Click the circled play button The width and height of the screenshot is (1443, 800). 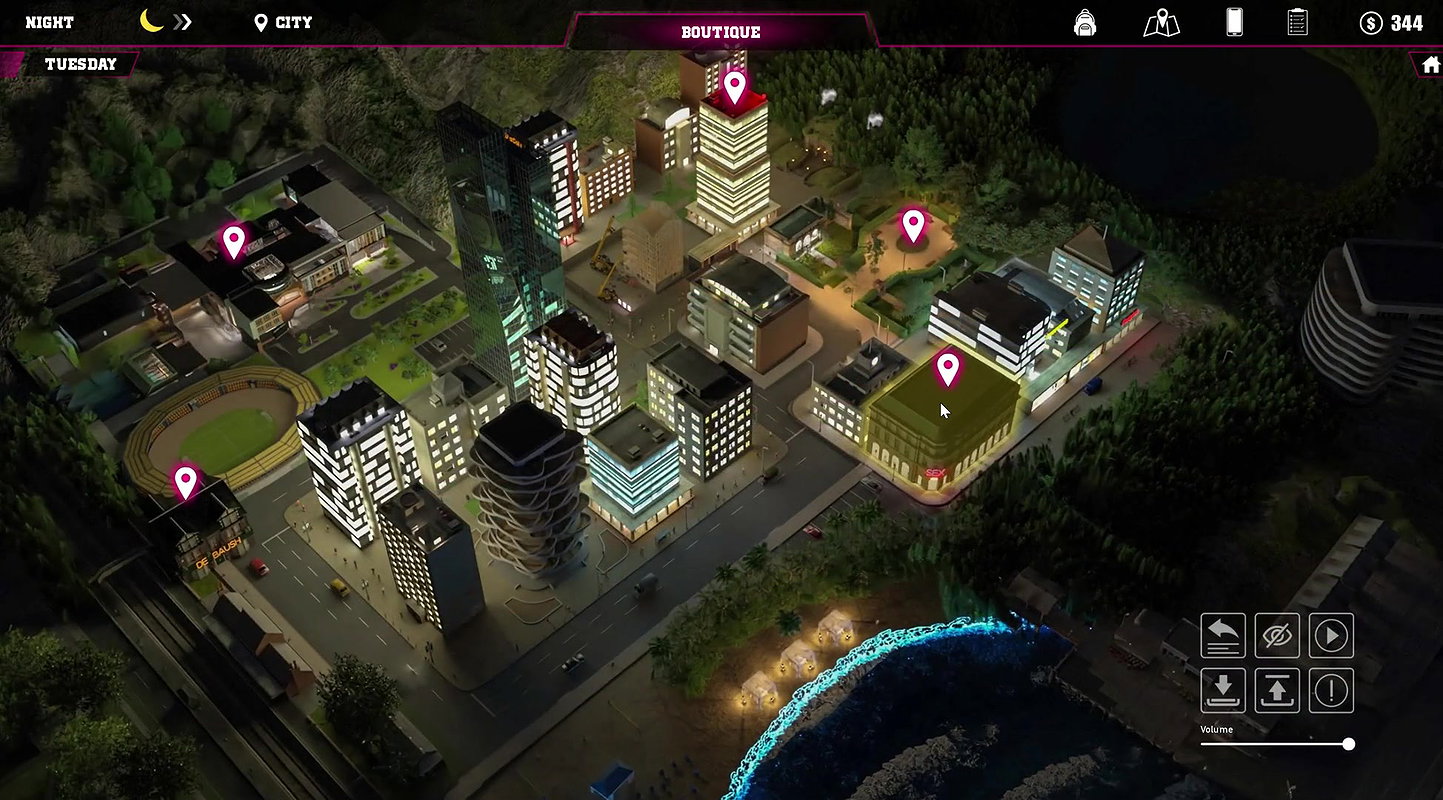[x=1331, y=636]
